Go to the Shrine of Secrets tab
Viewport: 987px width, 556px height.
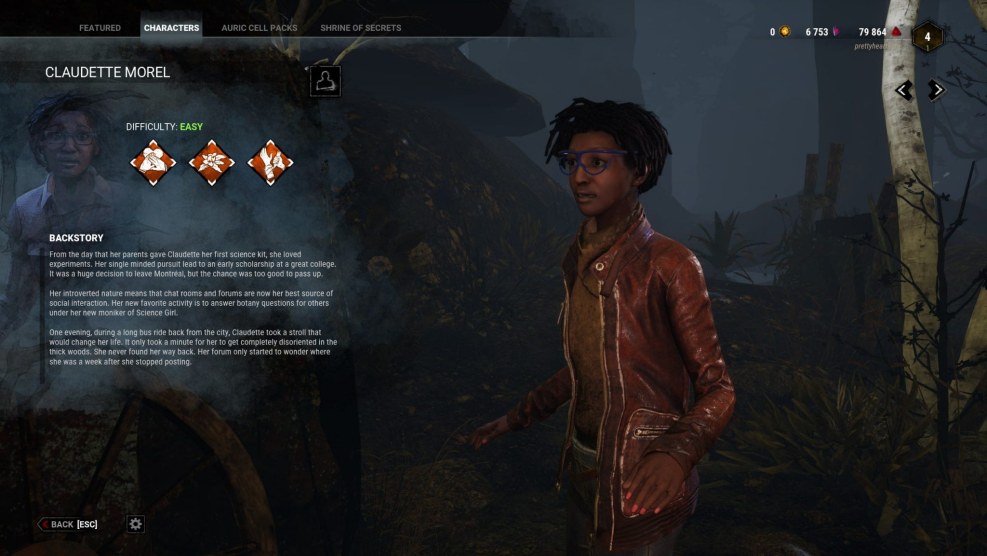point(360,28)
